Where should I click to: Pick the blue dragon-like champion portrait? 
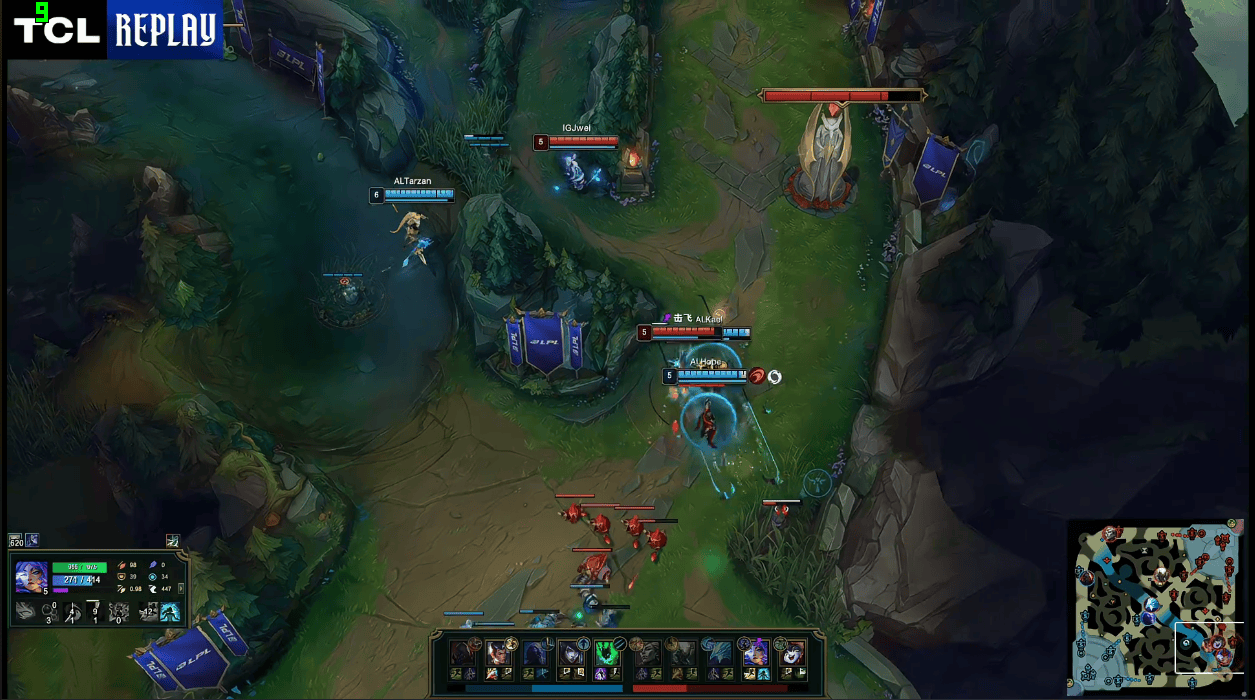(x=719, y=654)
